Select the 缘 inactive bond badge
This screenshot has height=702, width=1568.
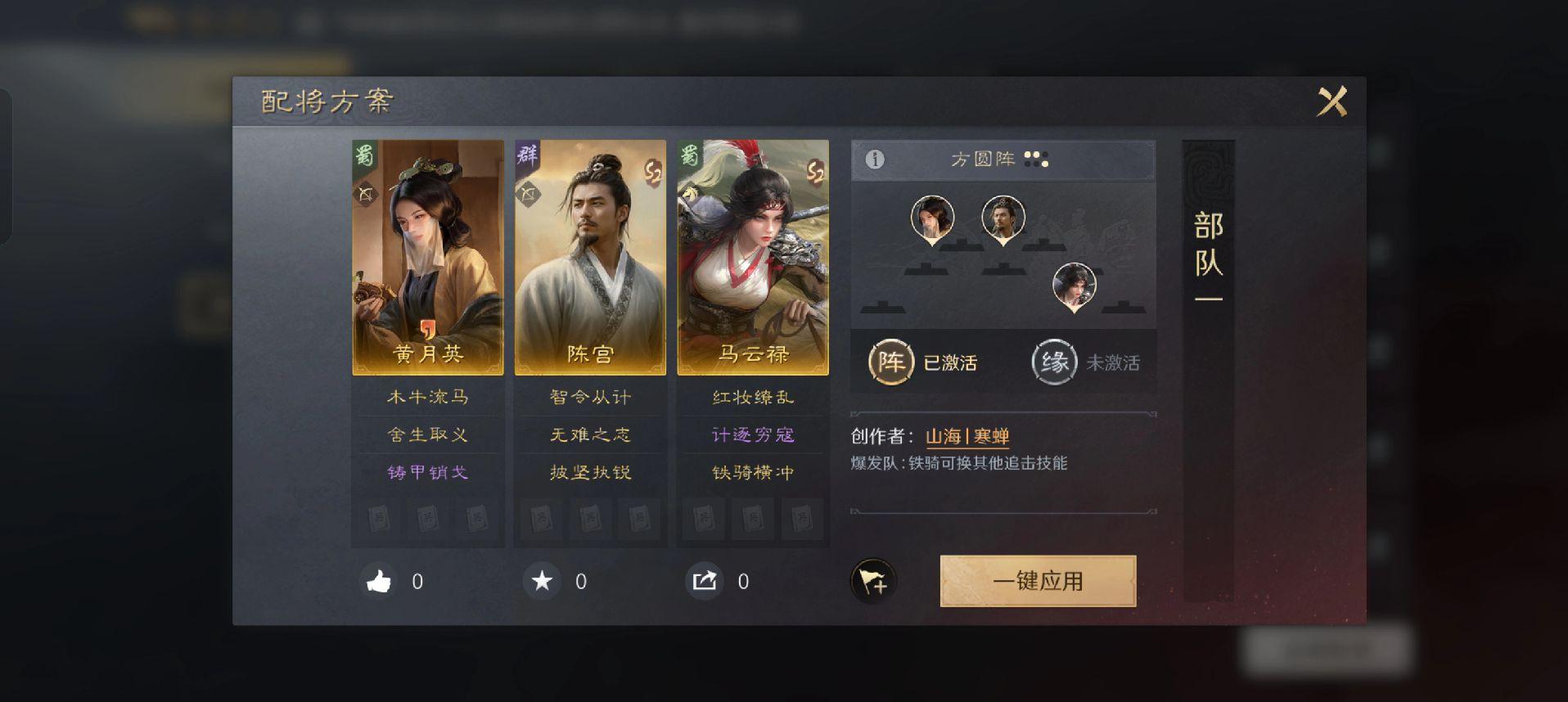point(1054,362)
